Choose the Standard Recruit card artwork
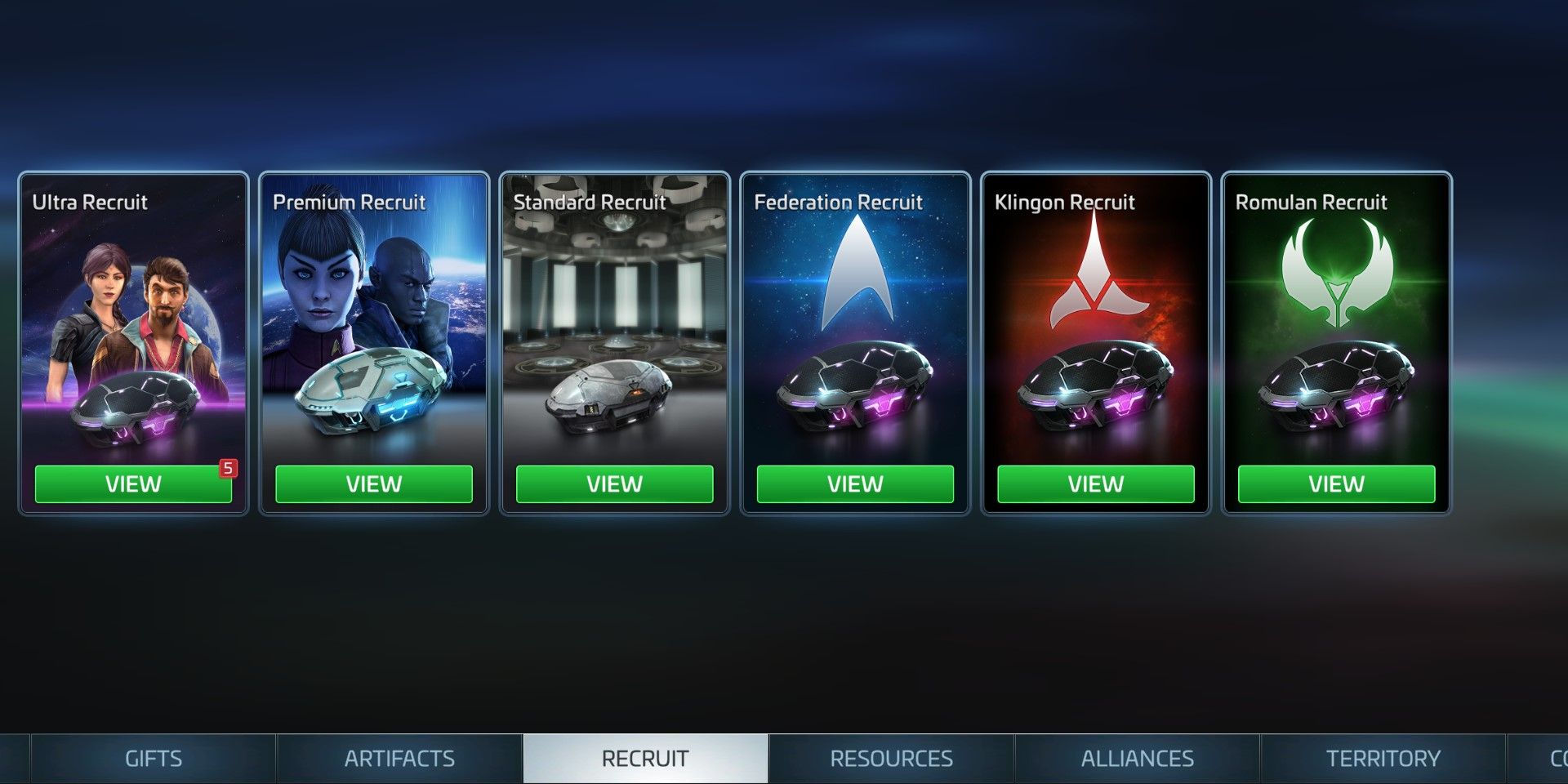 click(614, 327)
